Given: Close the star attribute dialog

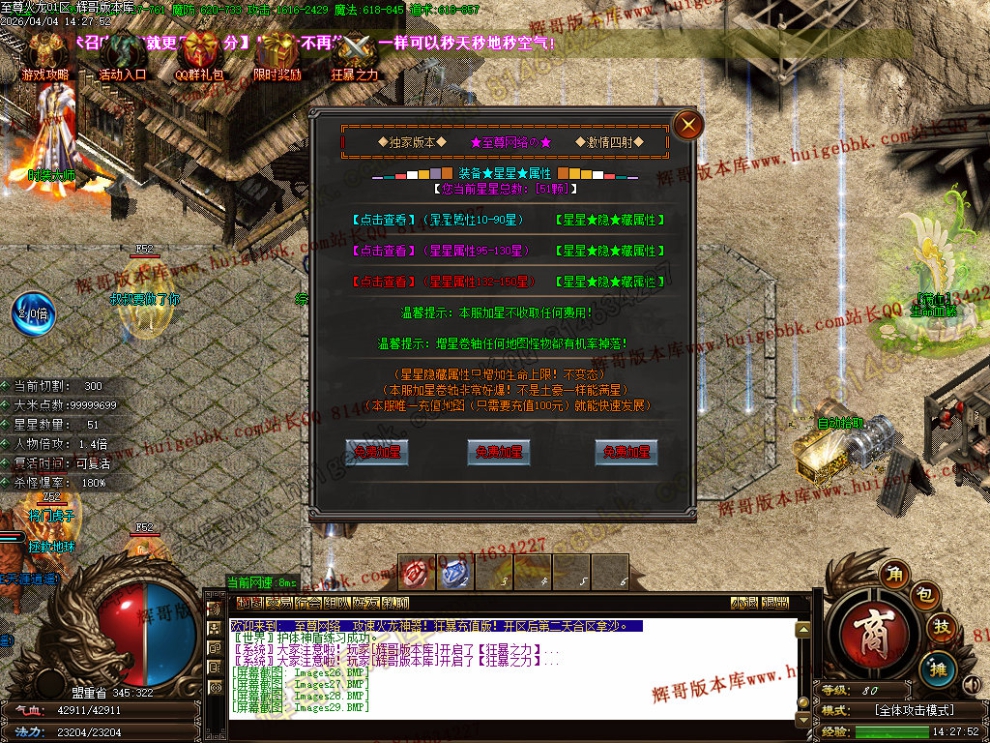Looking at the screenshot, I should pyautogui.click(x=687, y=125).
